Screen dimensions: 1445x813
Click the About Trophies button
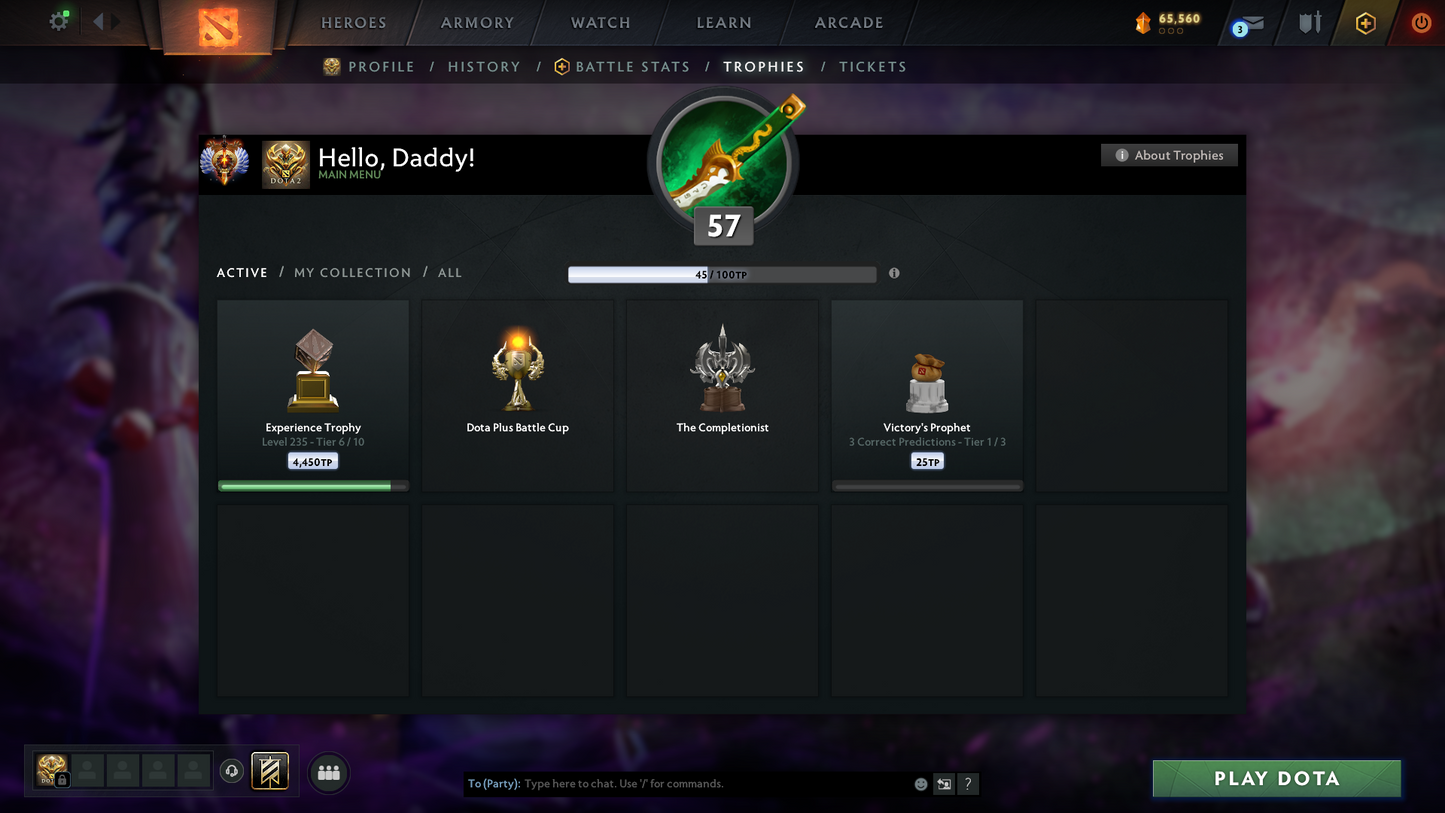1169,155
